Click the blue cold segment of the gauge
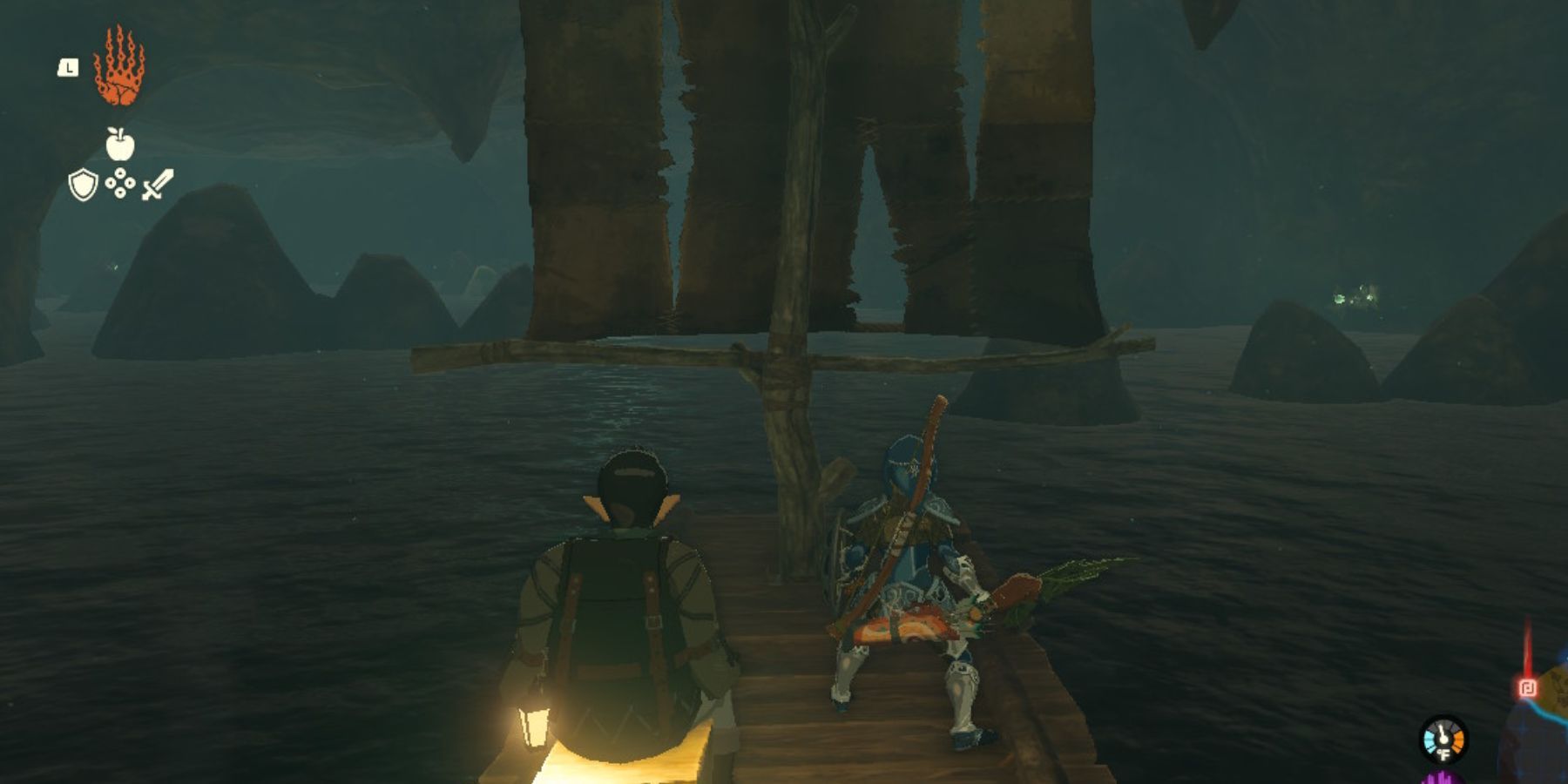The width and height of the screenshot is (1568, 784). 1429,741
